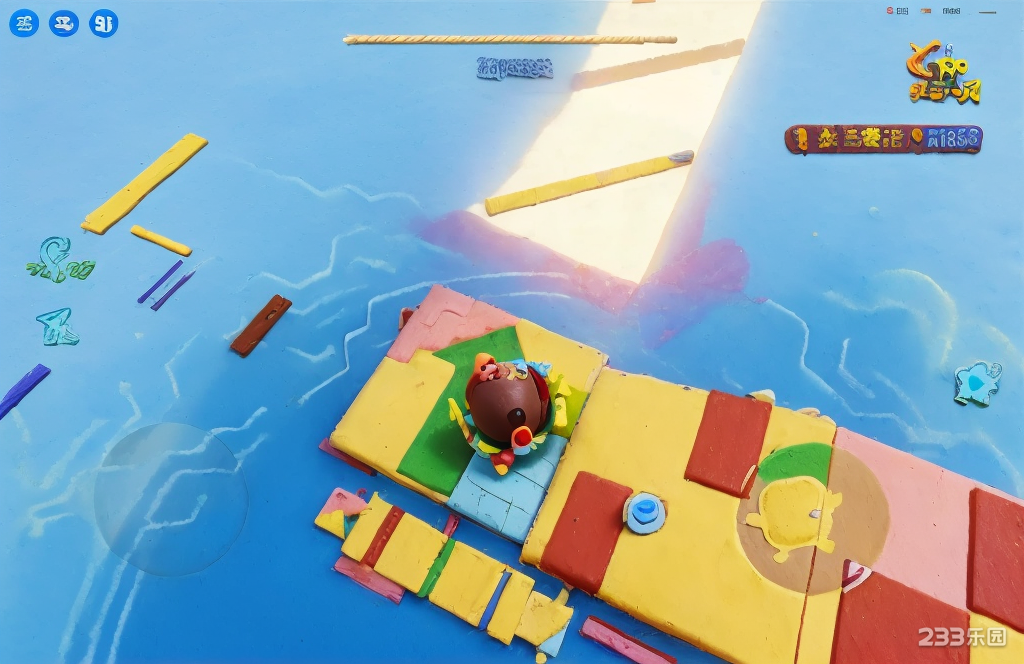Open the leftmost round blue menu button
The height and width of the screenshot is (664, 1024).
click(24, 23)
